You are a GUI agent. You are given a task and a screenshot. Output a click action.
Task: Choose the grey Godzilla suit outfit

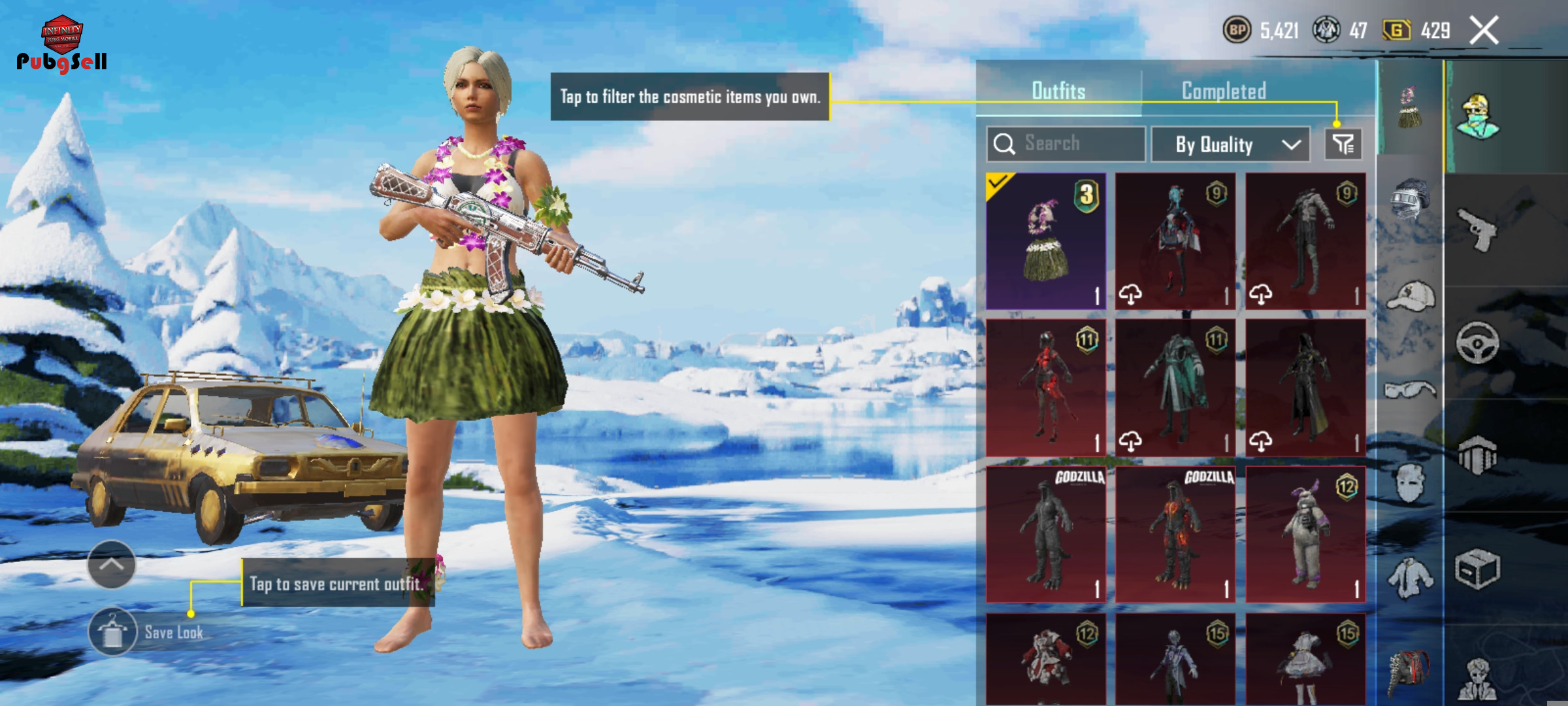pos(1045,534)
